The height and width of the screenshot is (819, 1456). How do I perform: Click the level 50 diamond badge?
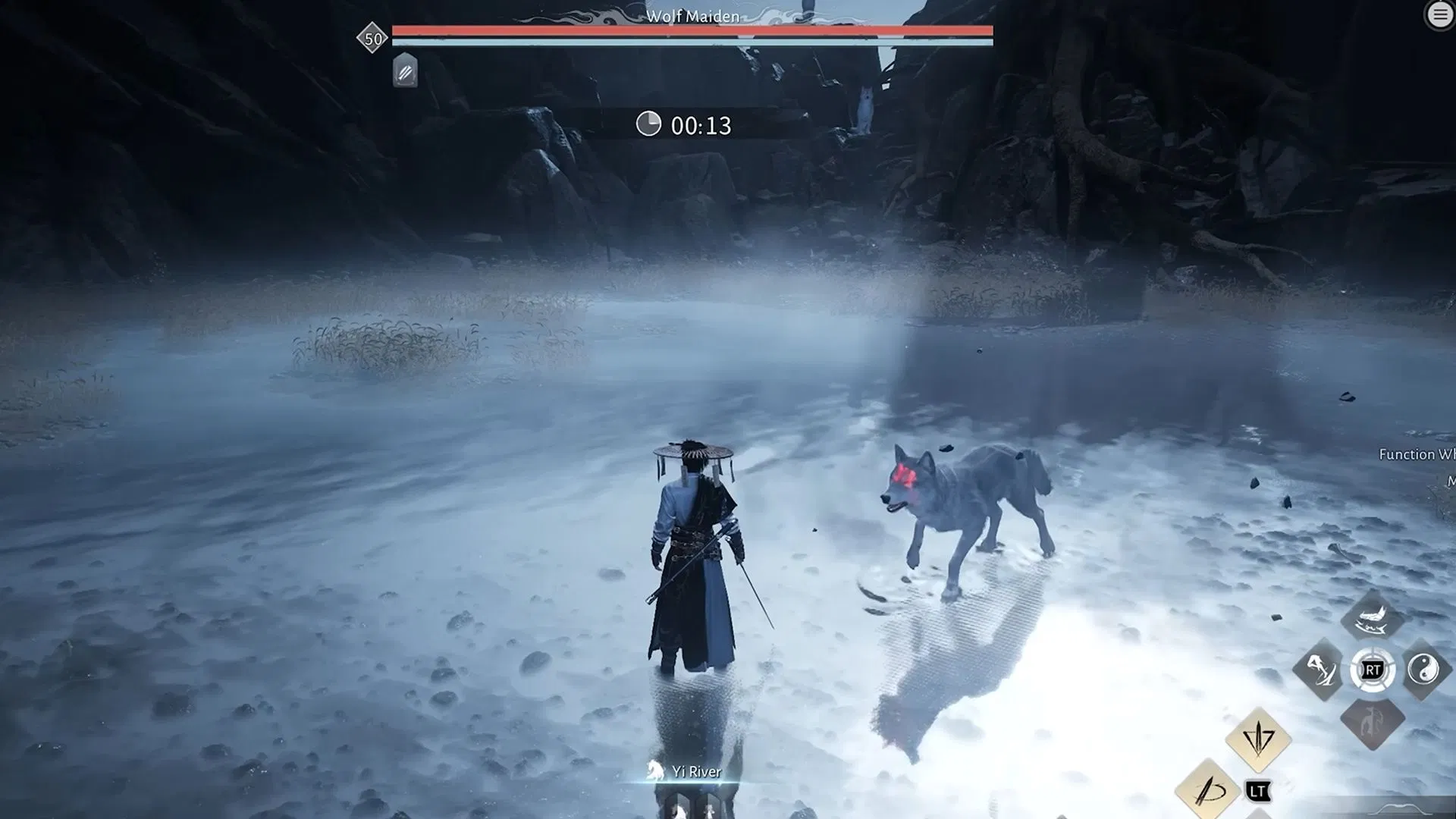(371, 38)
